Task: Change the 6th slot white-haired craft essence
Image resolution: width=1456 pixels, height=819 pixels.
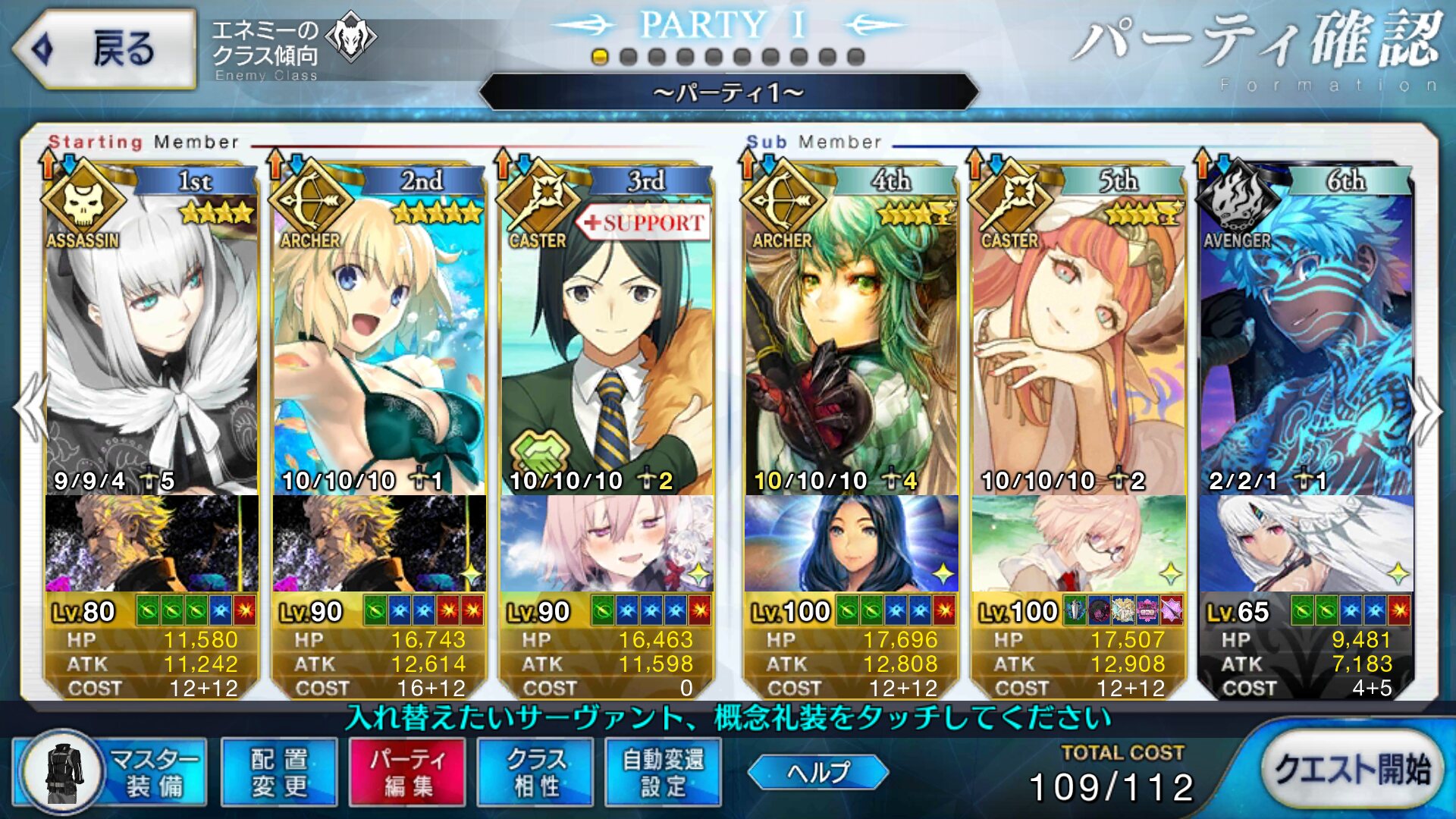Action: click(1306, 543)
